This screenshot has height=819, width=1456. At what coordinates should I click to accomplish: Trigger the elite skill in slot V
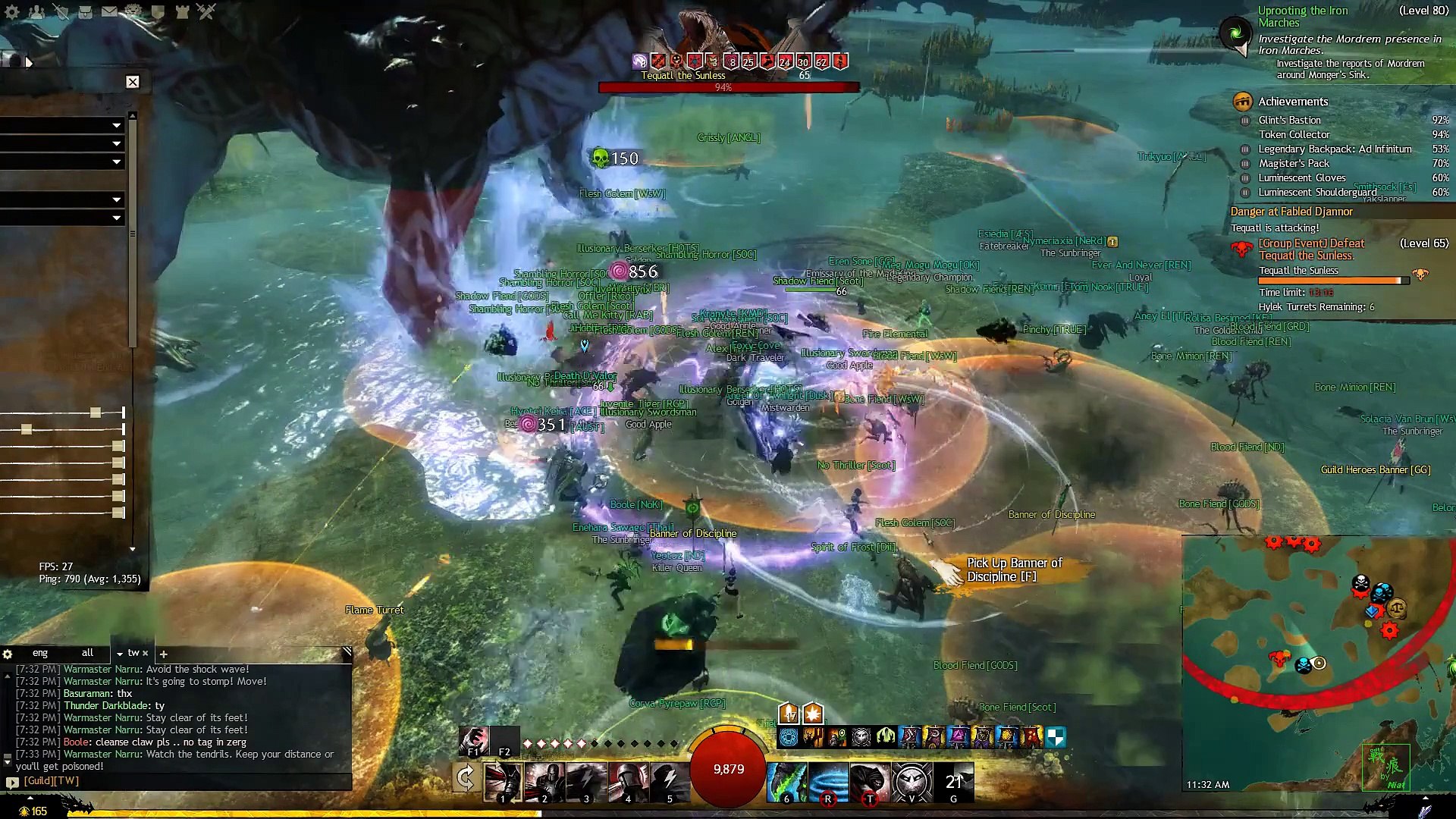pos(912,782)
